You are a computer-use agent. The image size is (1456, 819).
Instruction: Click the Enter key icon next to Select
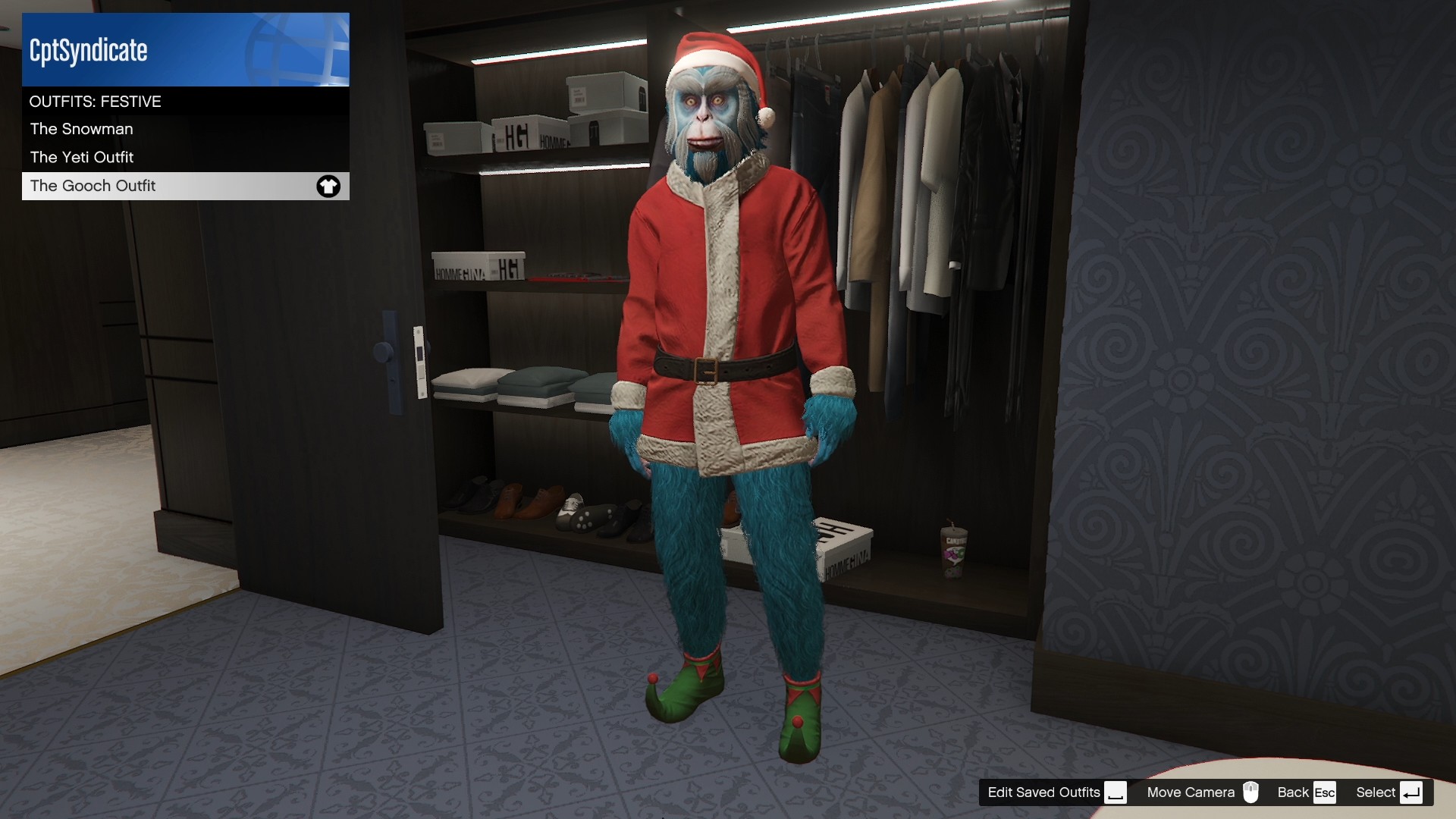coord(1410,792)
